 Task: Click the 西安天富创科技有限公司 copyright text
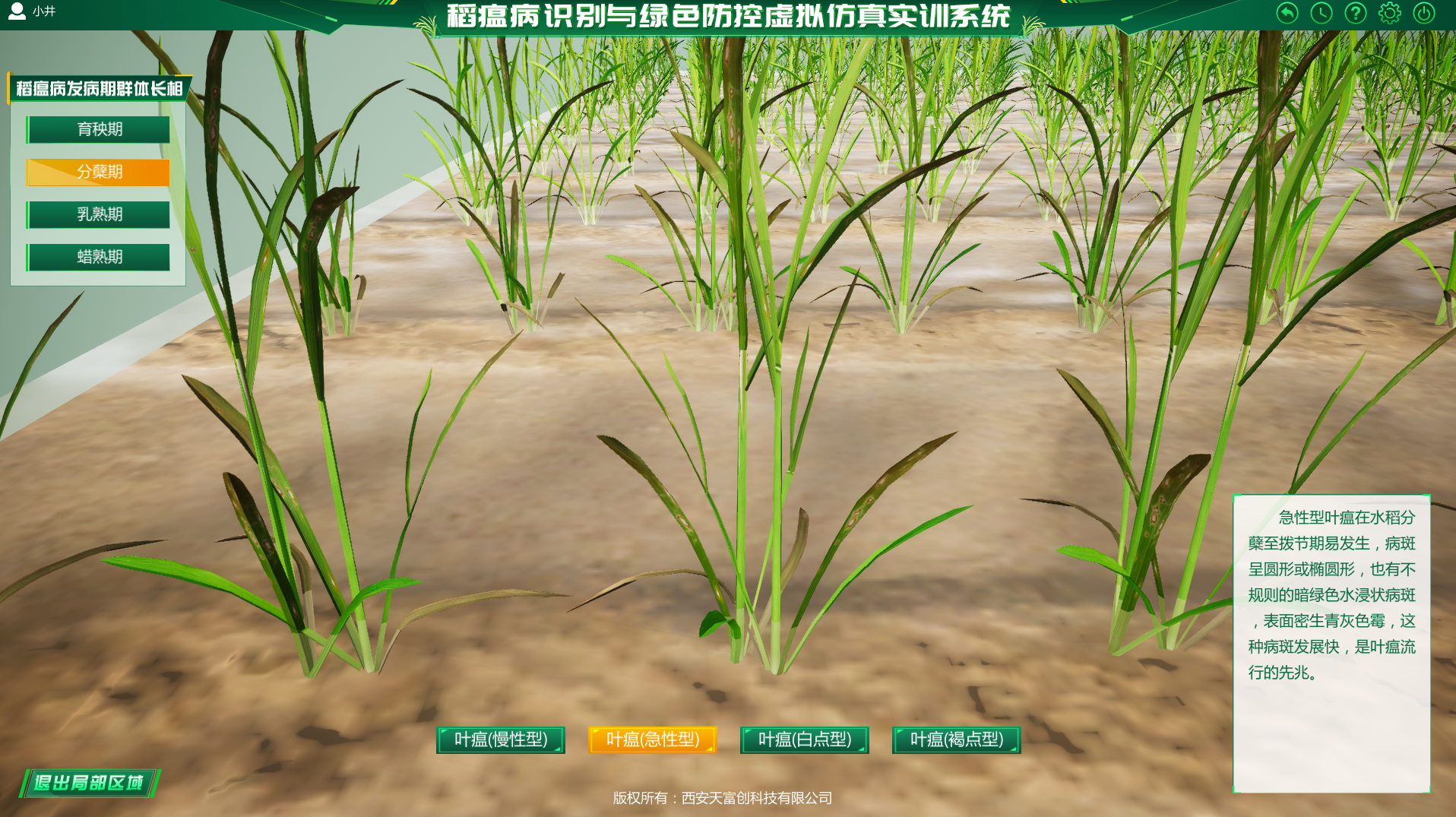pyautogui.click(x=722, y=798)
